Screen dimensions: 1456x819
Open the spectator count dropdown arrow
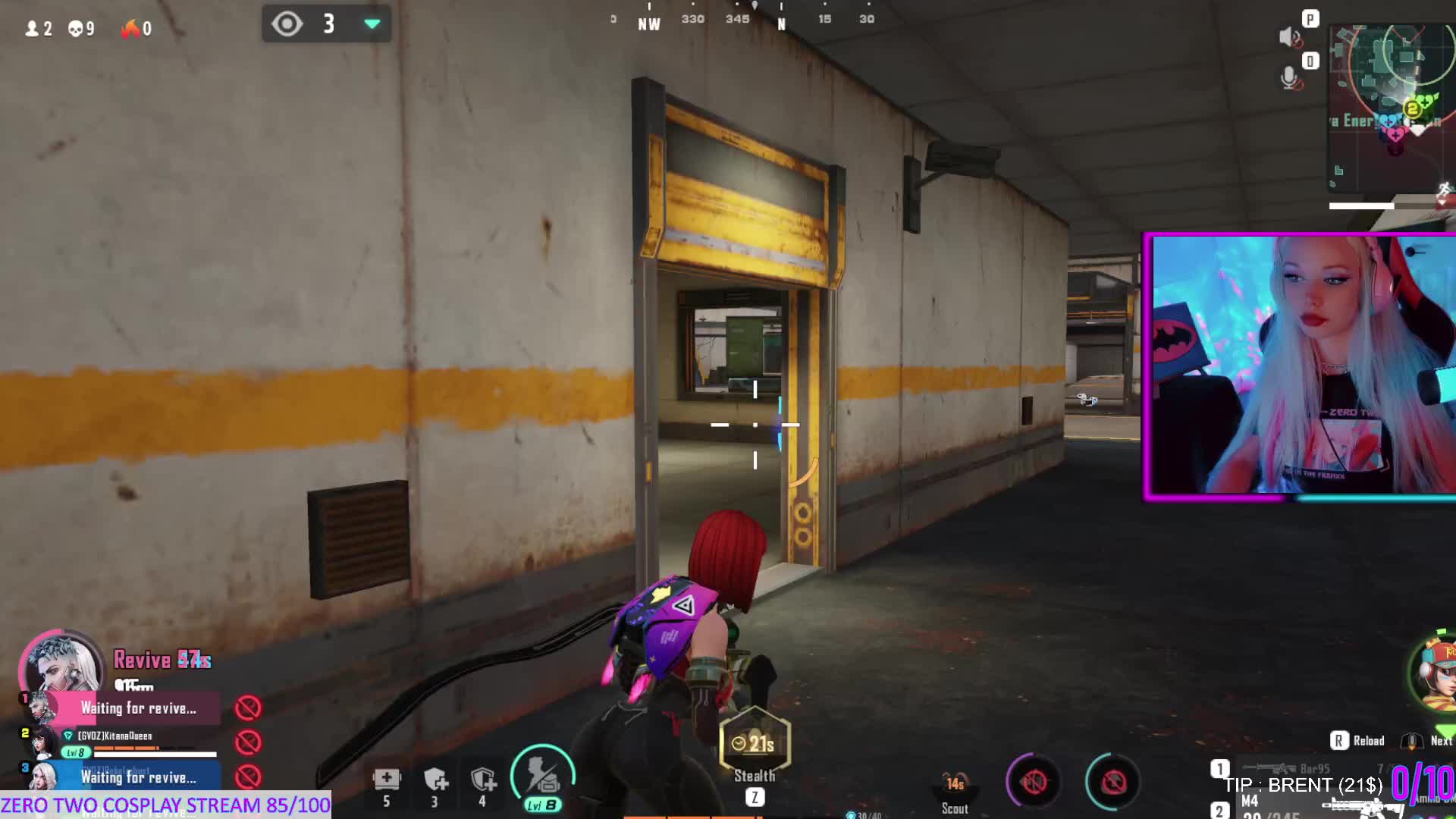click(x=372, y=24)
